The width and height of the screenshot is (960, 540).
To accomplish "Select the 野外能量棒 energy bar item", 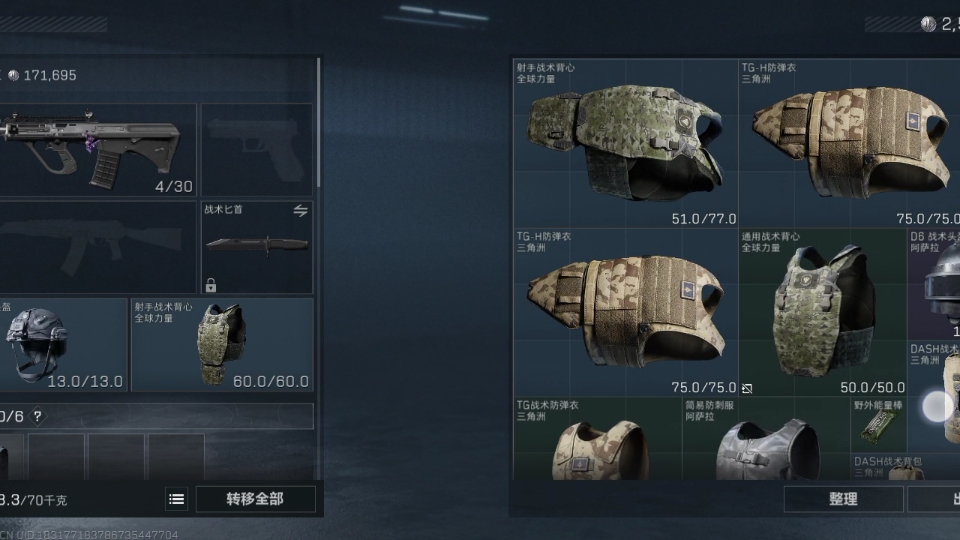I will [878, 425].
